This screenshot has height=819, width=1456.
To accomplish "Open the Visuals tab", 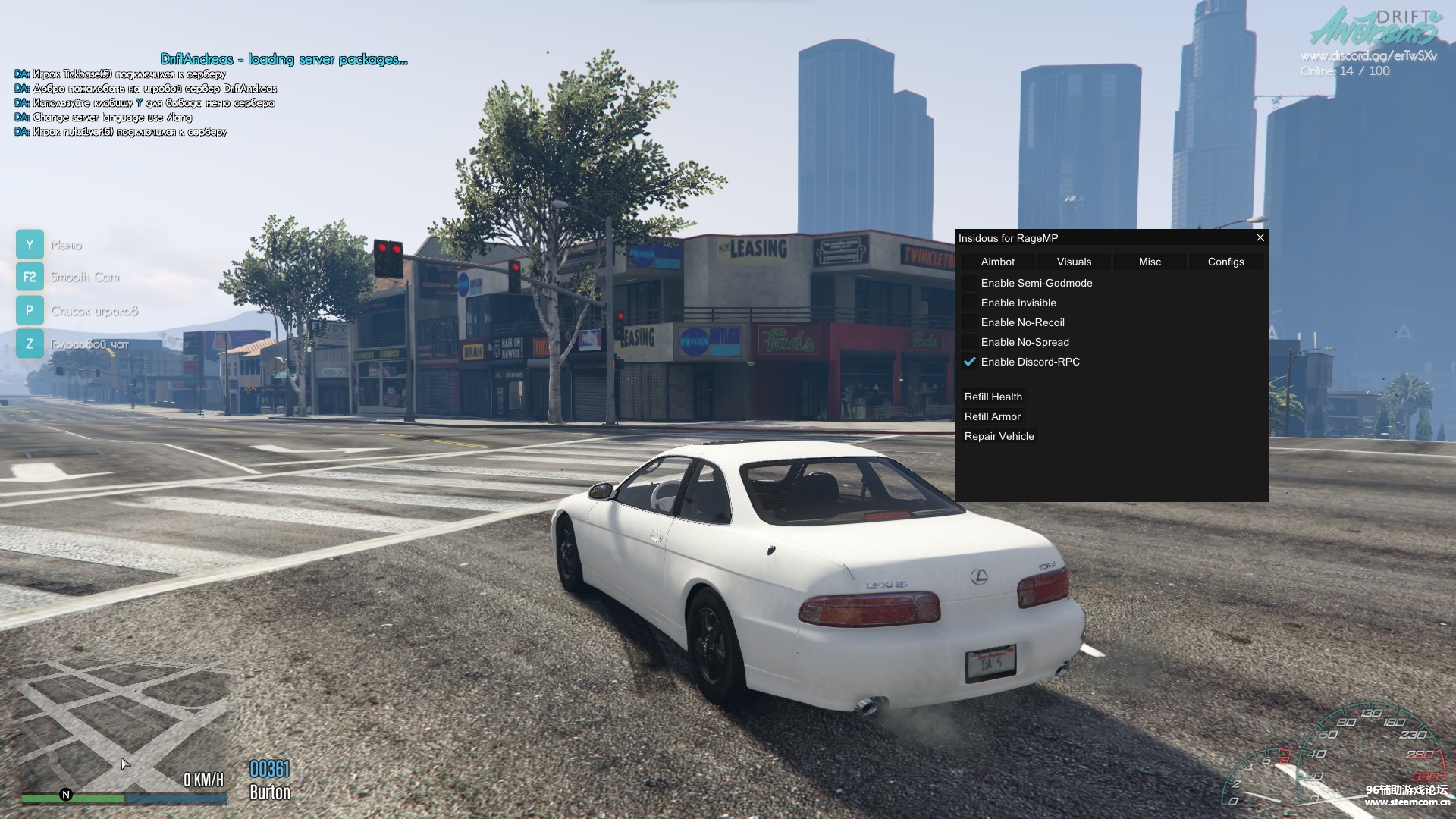I will 1074,262.
